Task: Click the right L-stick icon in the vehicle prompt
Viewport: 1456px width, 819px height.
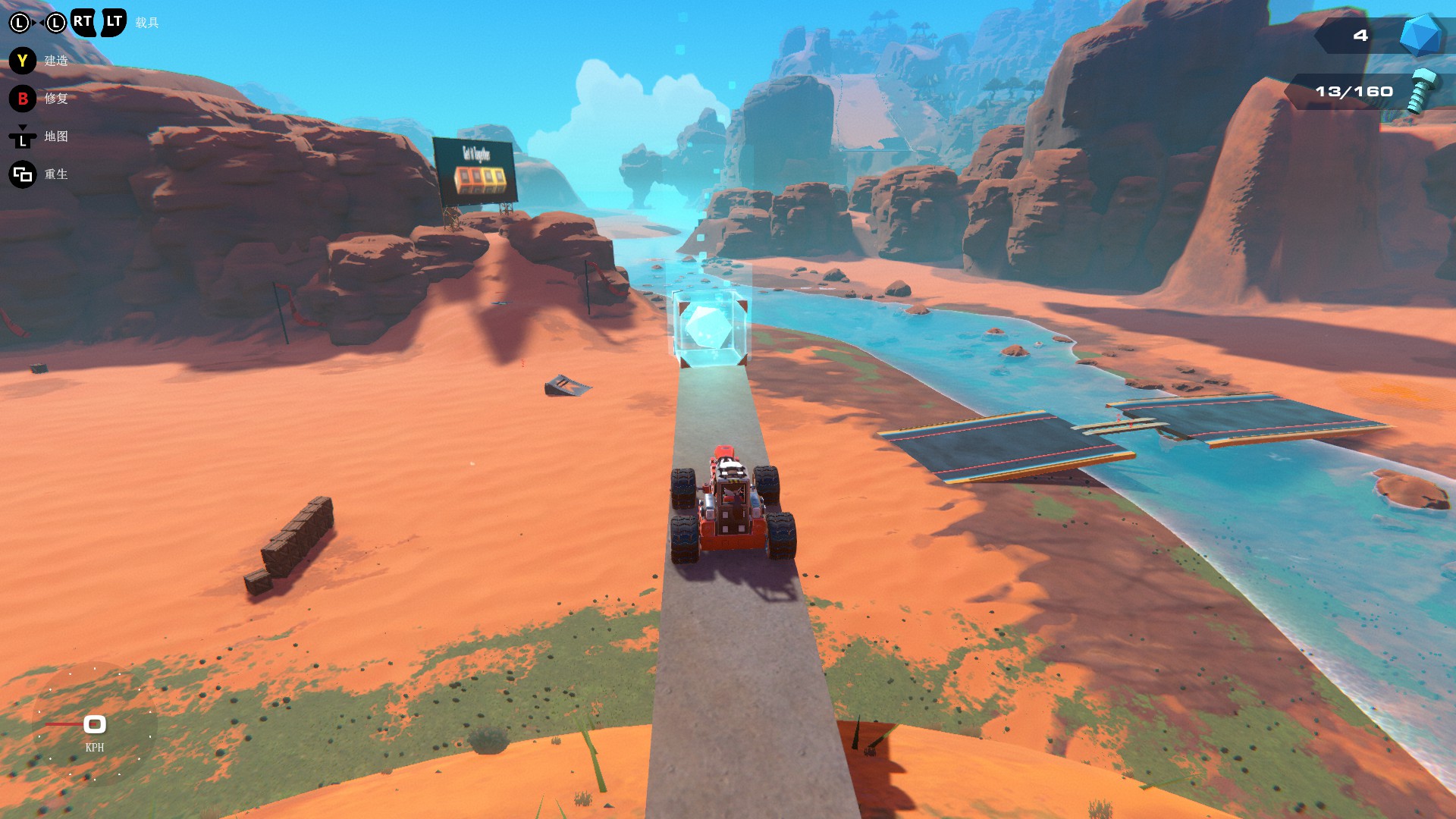Action: pyautogui.click(x=55, y=23)
